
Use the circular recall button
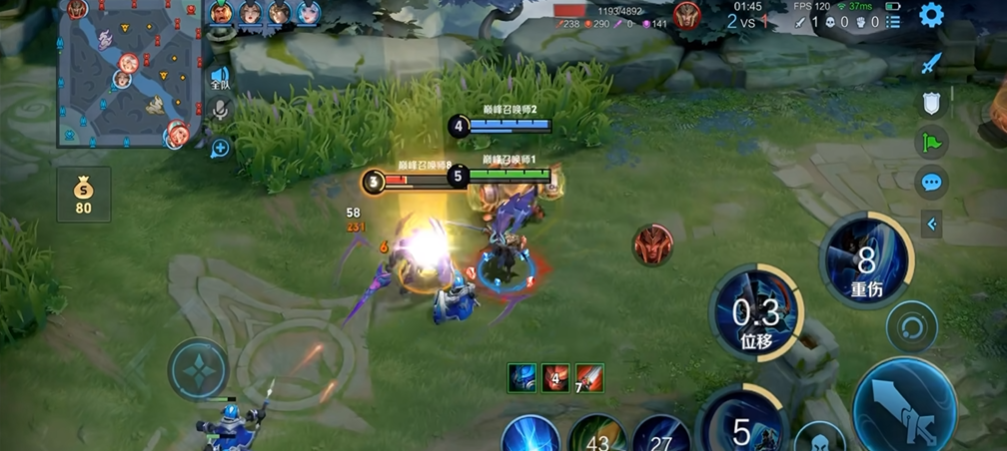(x=911, y=326)
